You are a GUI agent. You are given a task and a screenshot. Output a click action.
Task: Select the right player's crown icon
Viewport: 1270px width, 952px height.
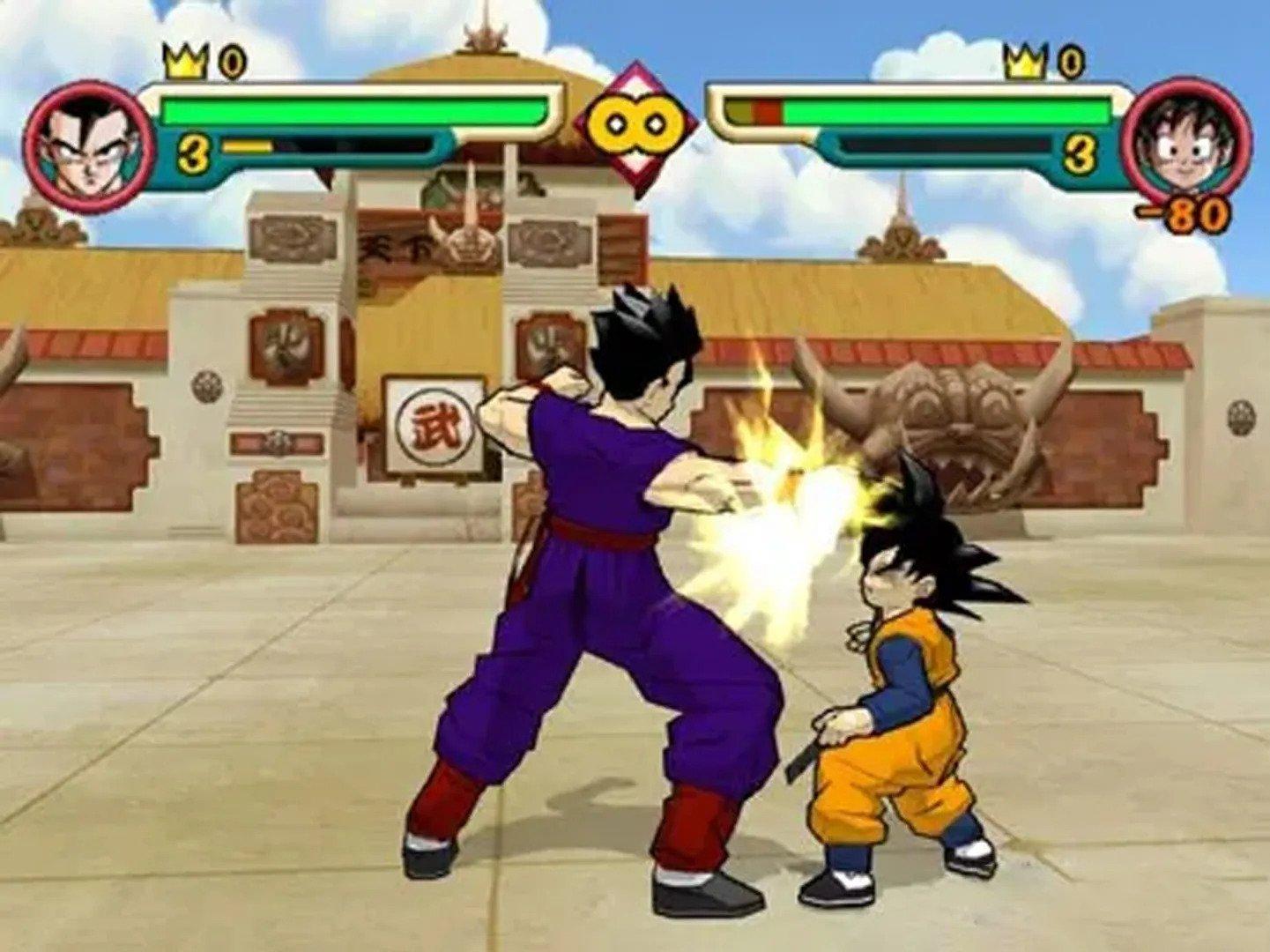1023,62
